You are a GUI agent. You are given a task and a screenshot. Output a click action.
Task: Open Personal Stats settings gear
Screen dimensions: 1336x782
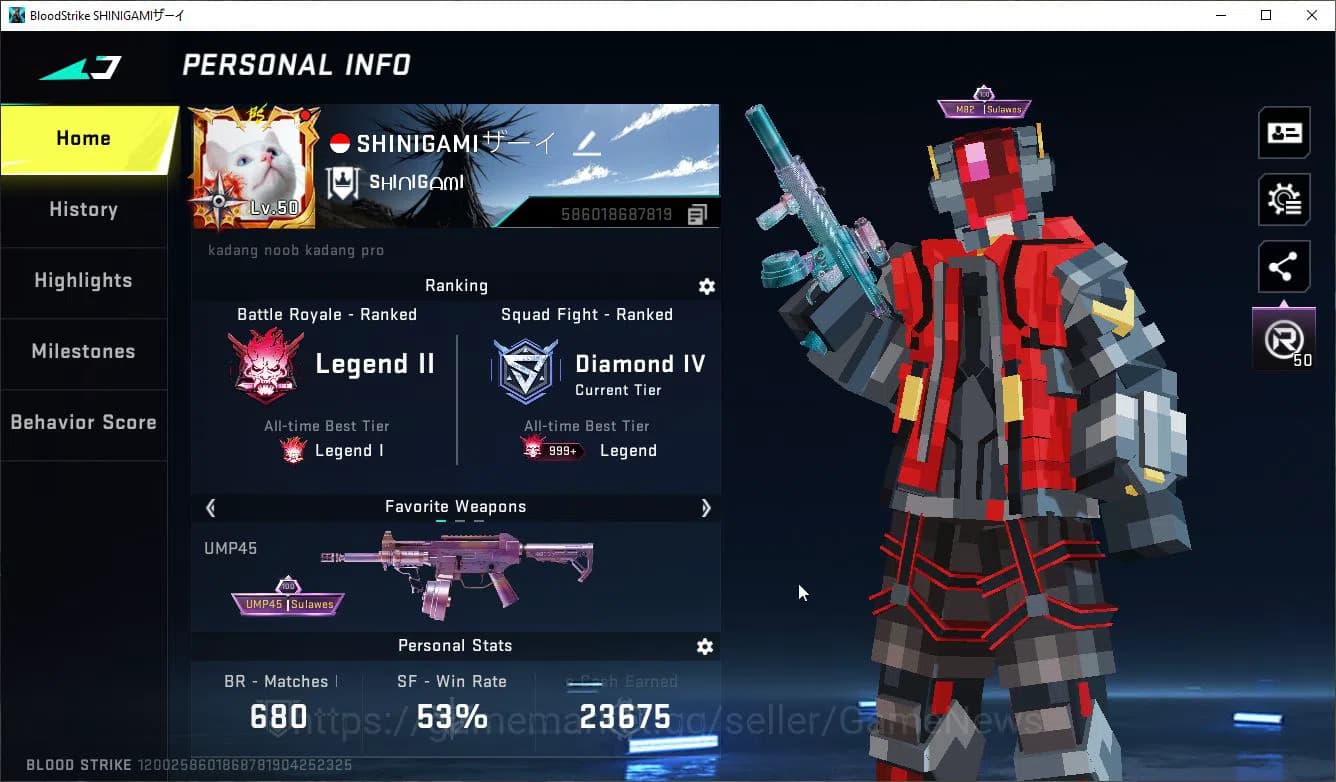coord(705,647)
